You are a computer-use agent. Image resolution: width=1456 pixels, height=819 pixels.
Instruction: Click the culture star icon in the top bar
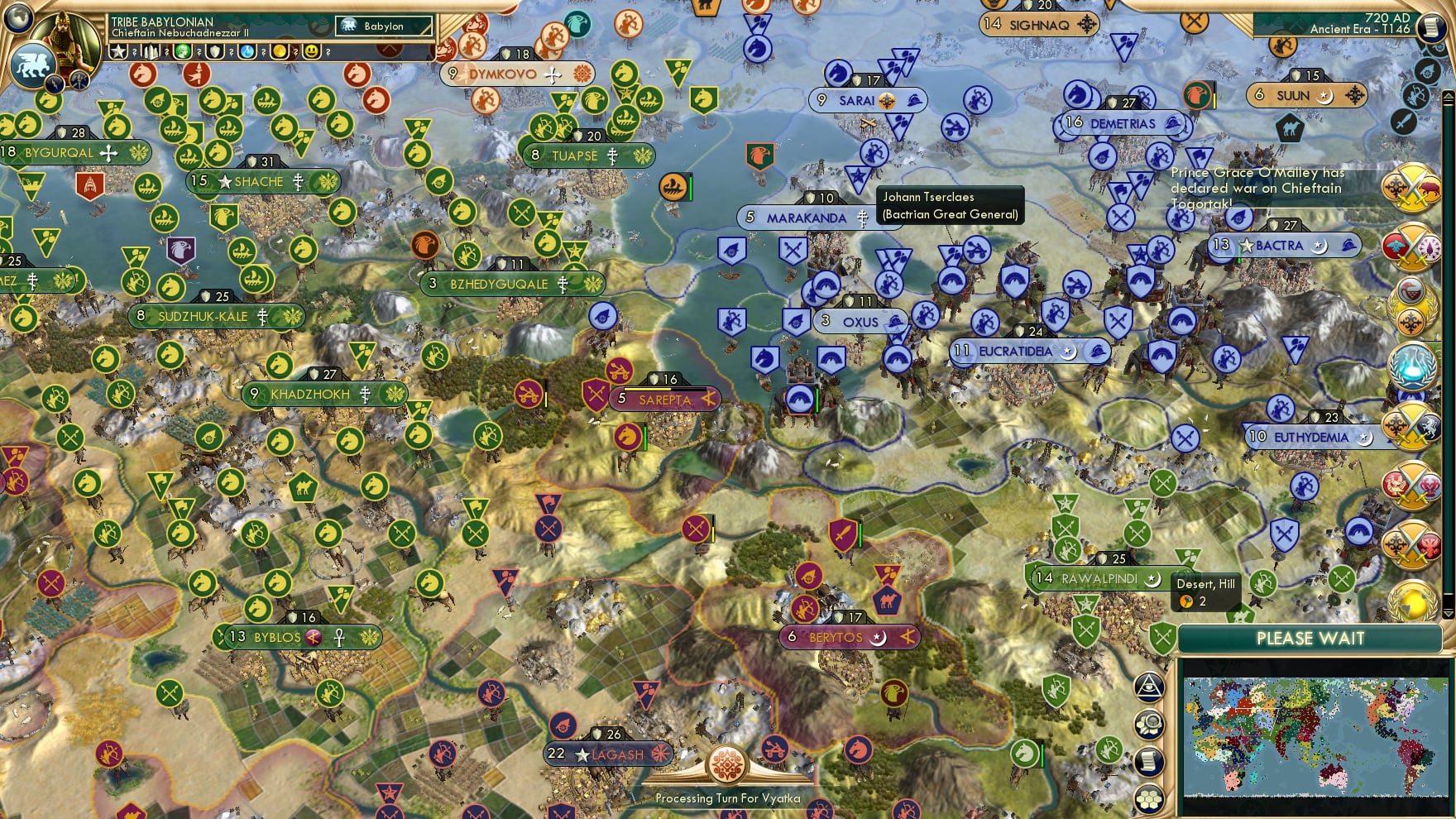[117, 51]
